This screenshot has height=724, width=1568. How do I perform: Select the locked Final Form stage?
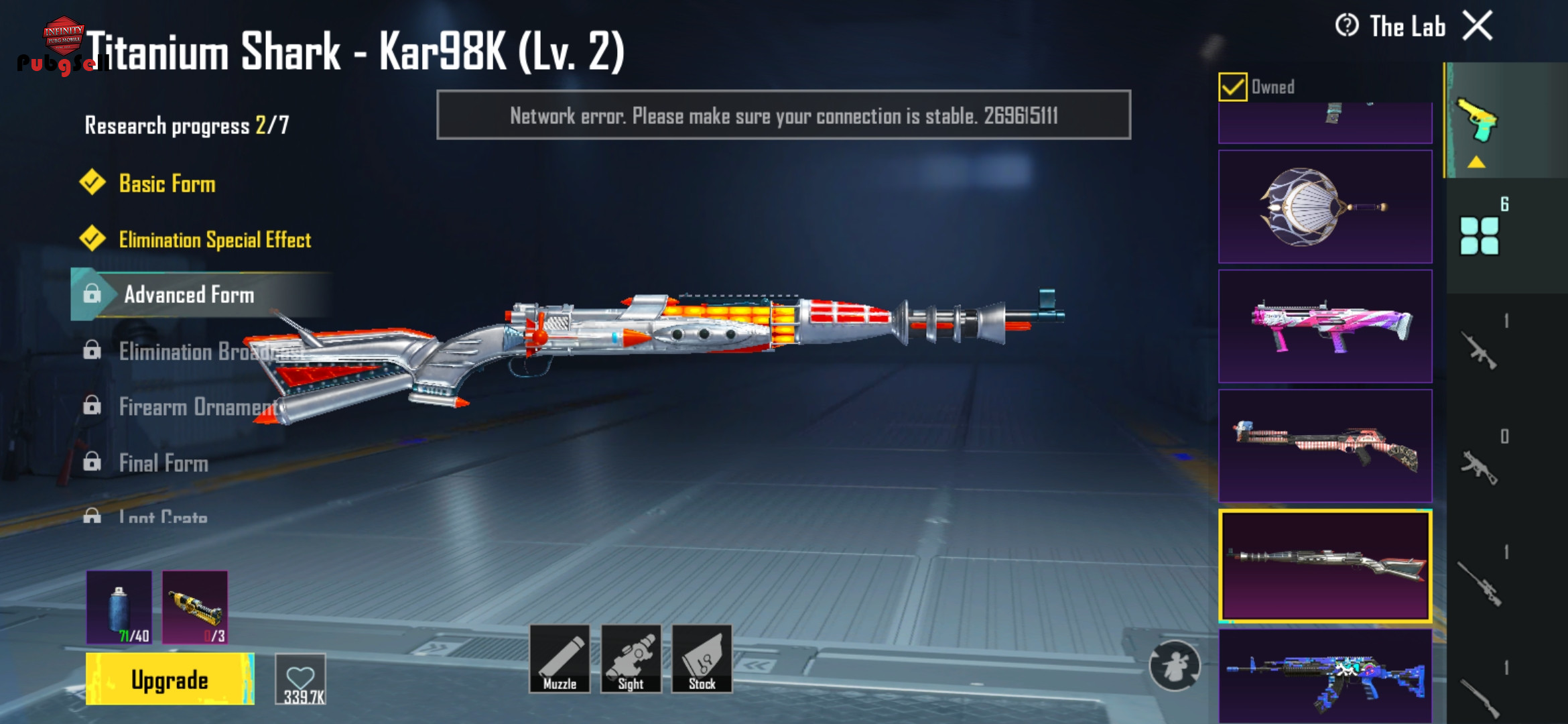pyautogui.click(x=164, y=463)
